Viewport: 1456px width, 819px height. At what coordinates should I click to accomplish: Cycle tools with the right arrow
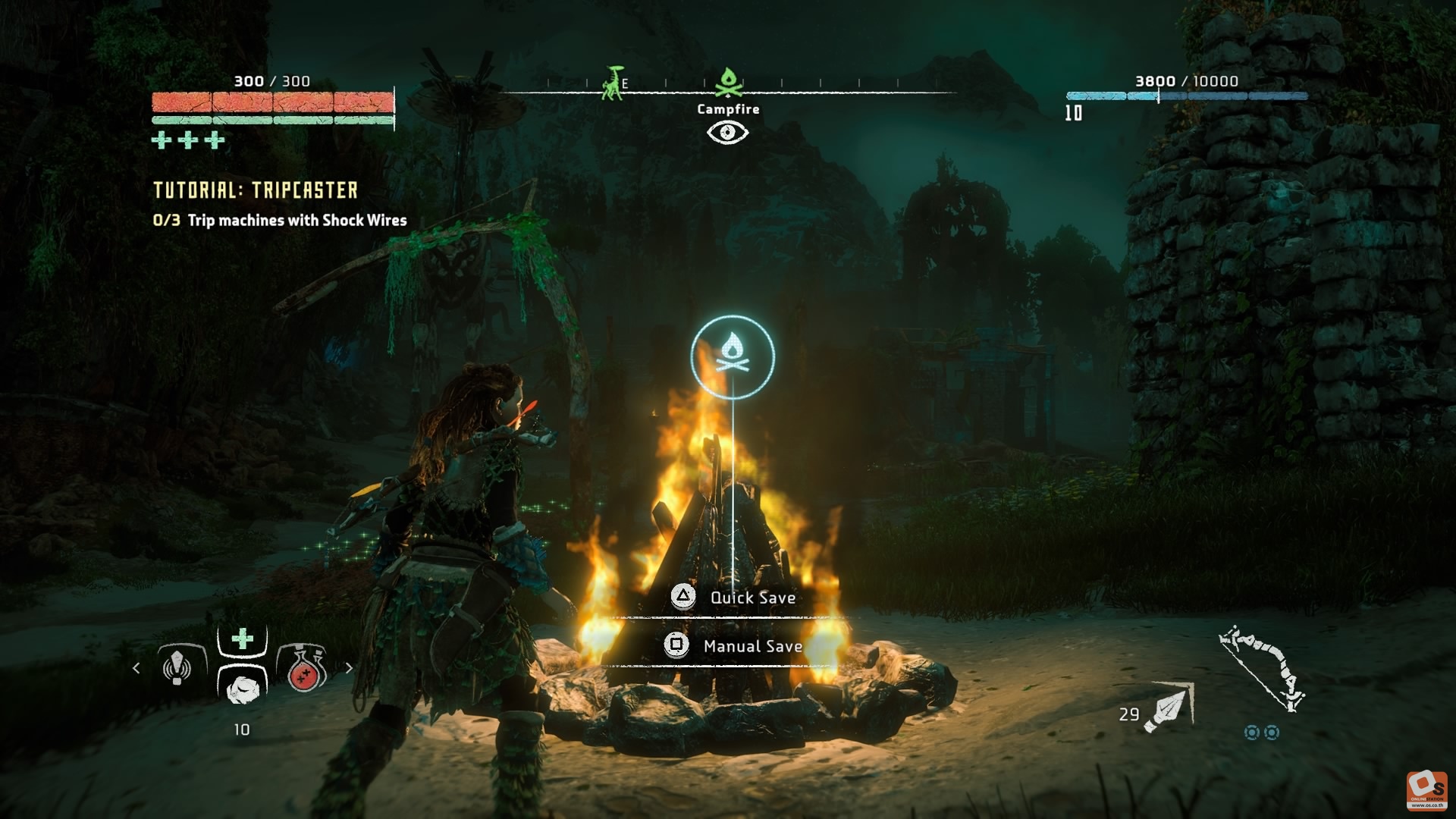349,668
